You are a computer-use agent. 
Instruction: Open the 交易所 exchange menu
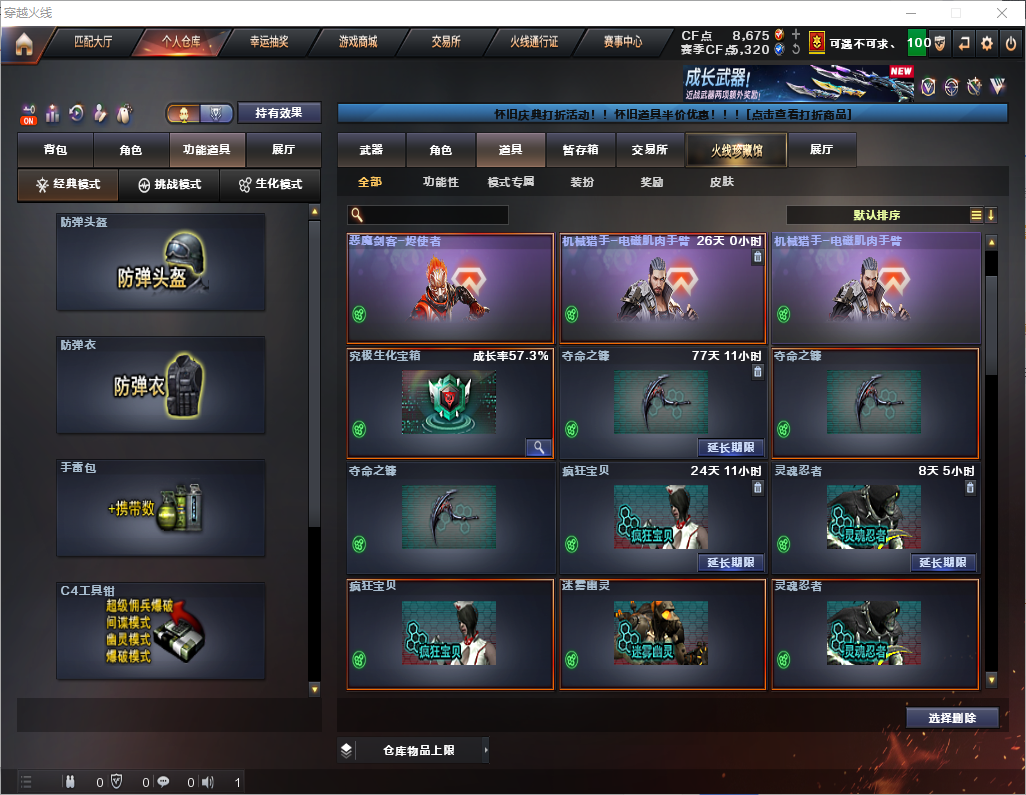point(446,43)
